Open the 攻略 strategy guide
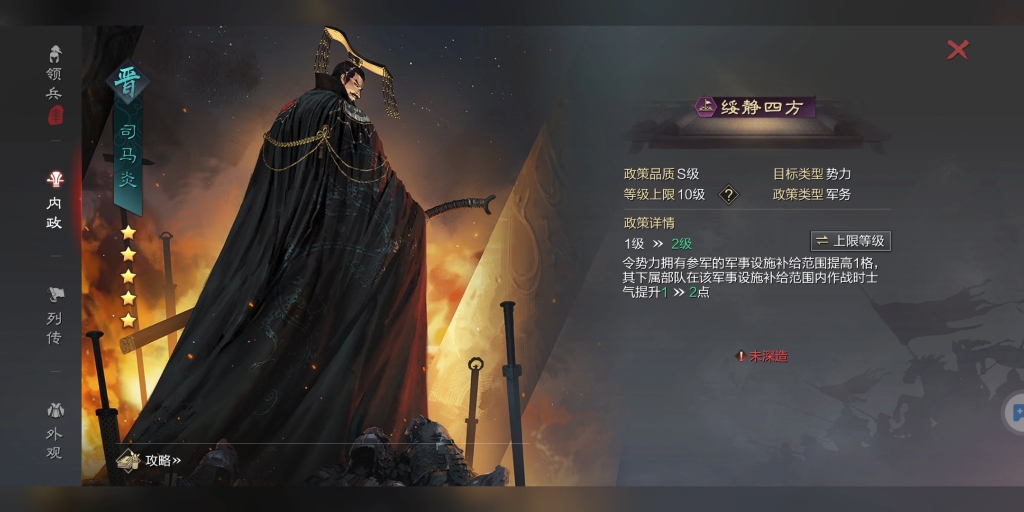The height and width of the screenshot is (512, 1024). pyautogui.click(x=150, y=460)
